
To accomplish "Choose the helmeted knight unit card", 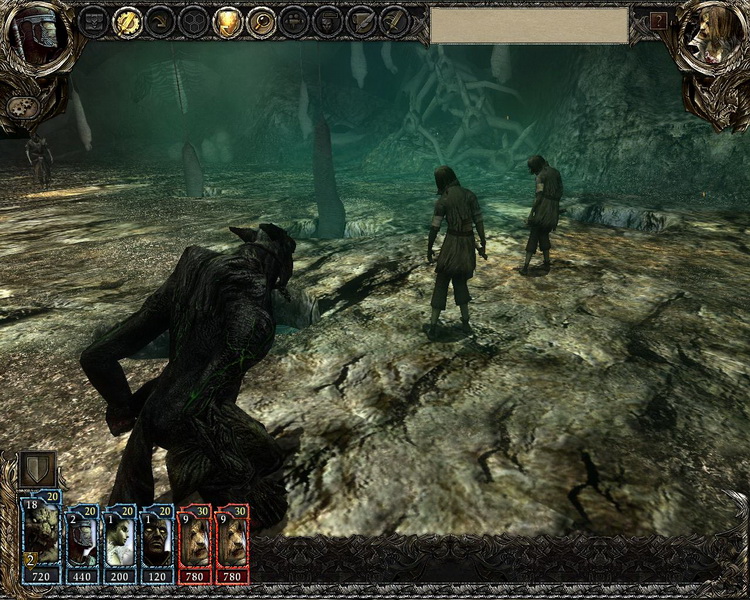I will click(x=82, y=542).
